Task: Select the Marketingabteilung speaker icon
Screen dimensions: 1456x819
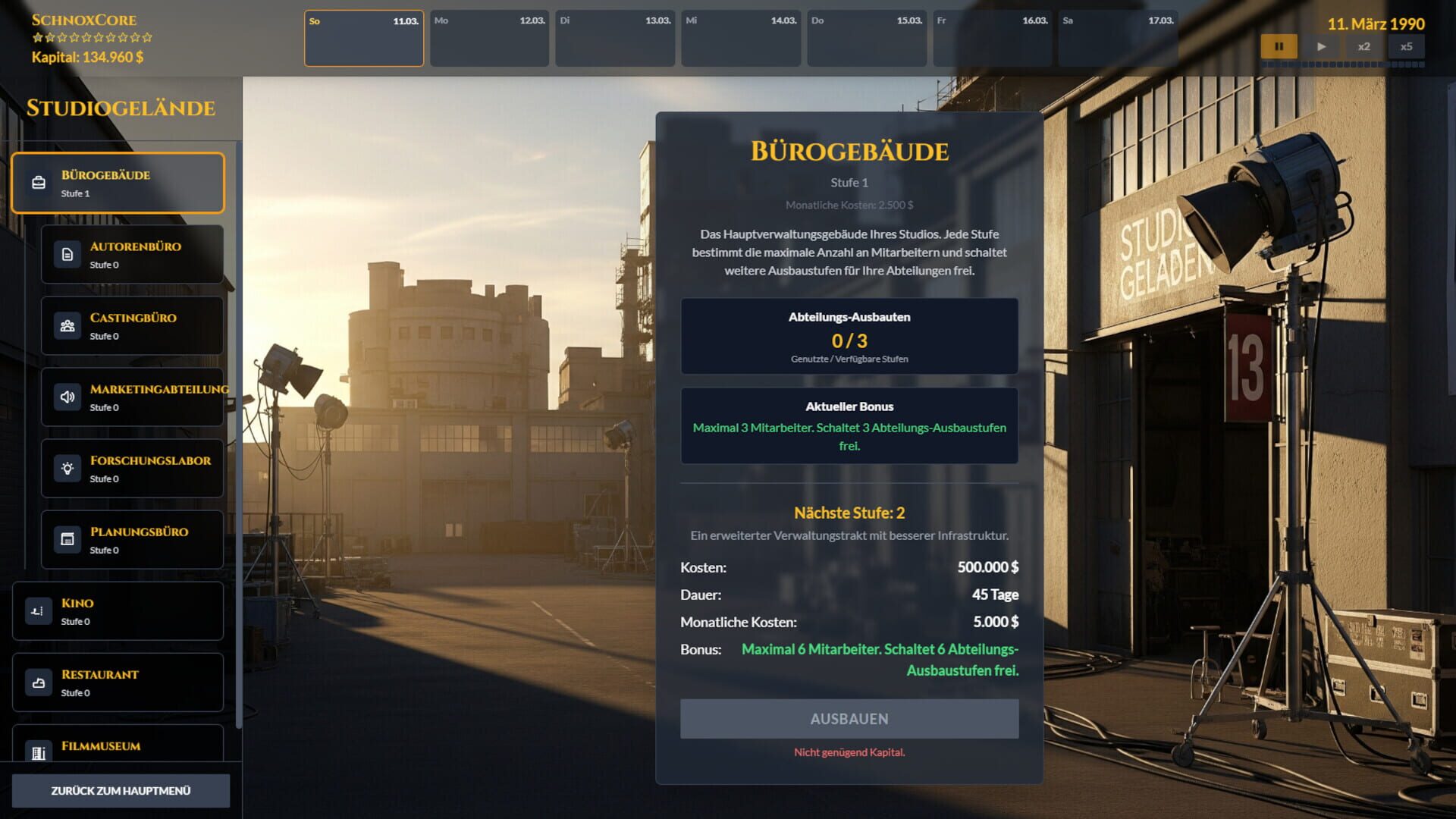Action: 67,397
